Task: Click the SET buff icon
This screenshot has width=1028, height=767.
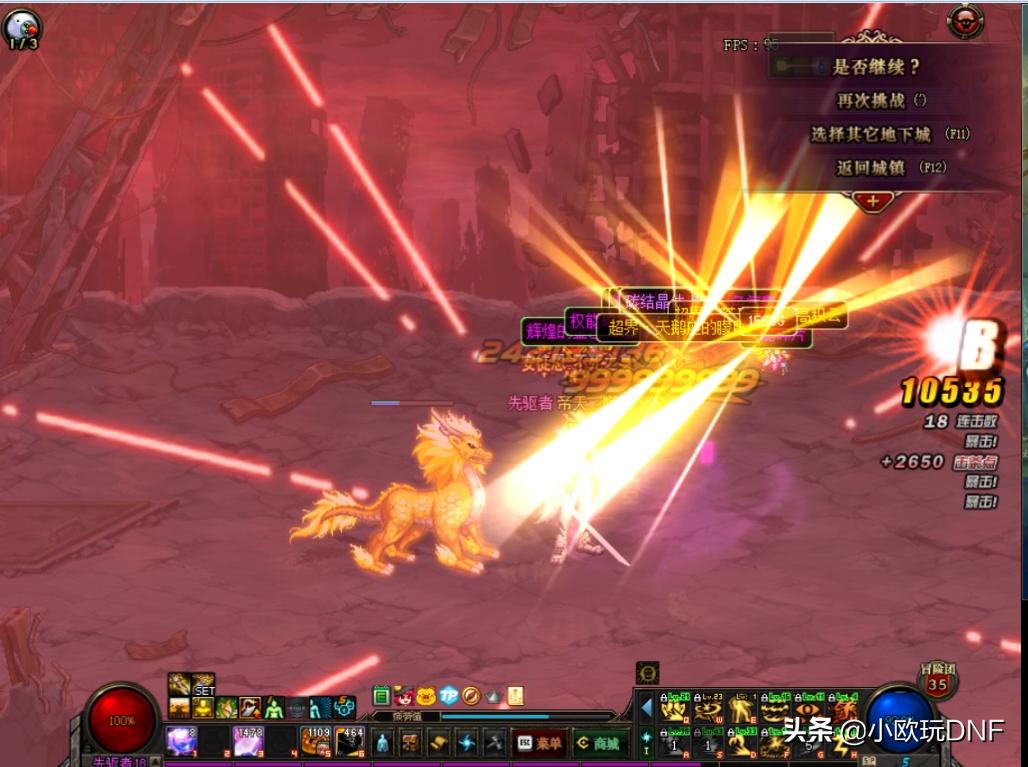Action: click(x=204, y=685)
